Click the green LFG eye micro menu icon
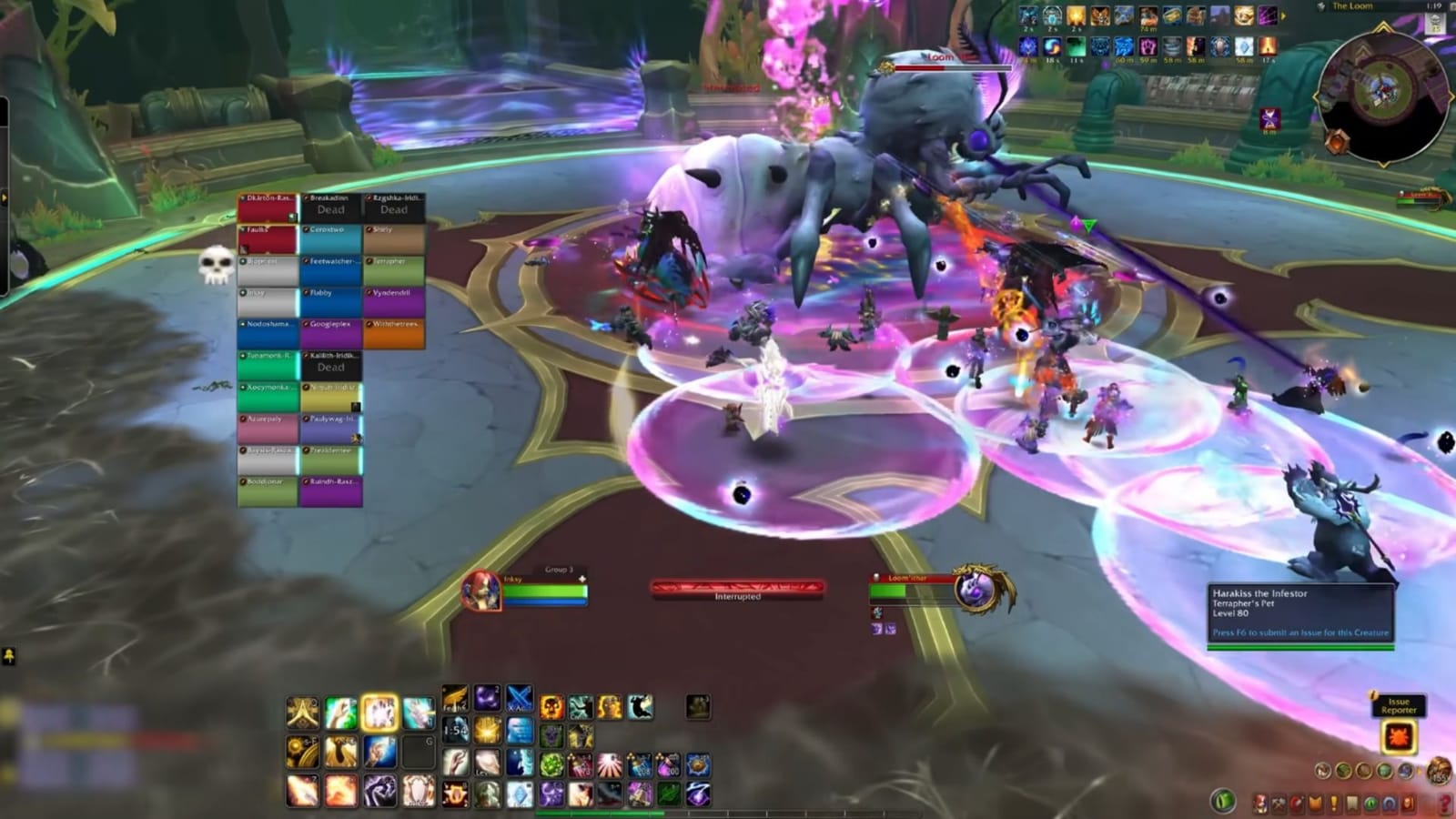The width and height of the screenshot is (1456, 819). coord(1370,802)
